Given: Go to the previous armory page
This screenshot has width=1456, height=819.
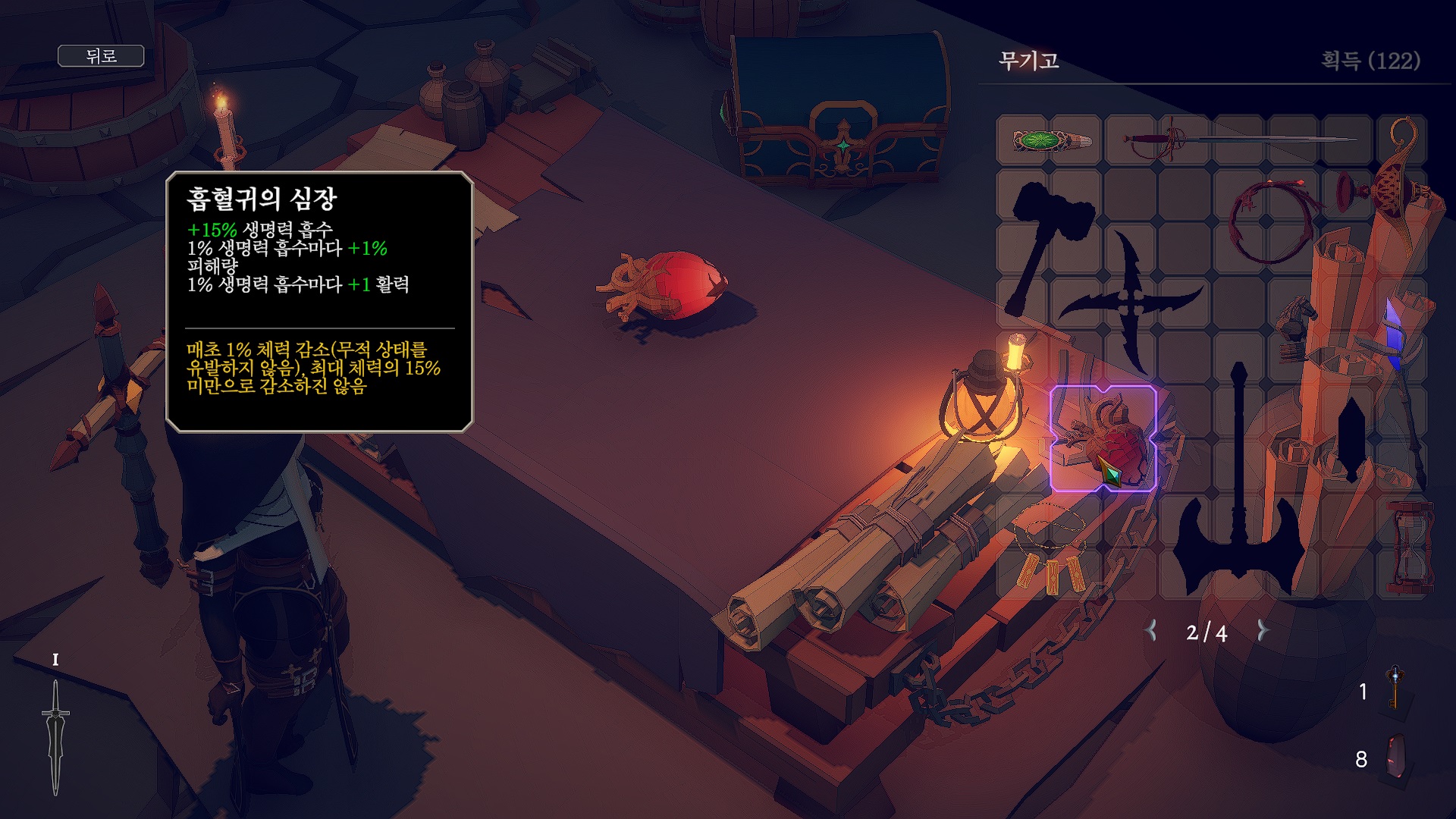Looking at the screenshot, I should (1152, 631).
